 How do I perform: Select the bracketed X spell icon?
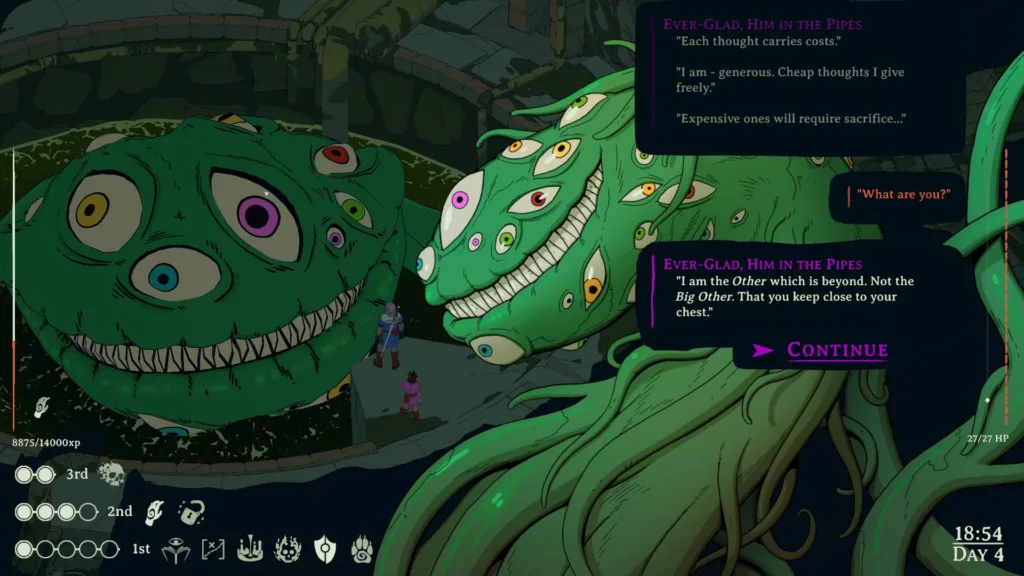(212, 549)
